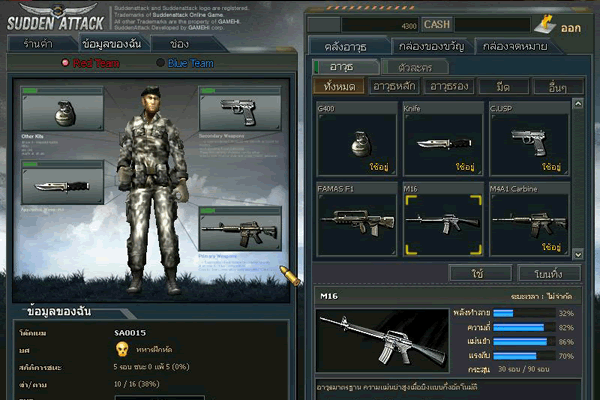This screenshot has width=600, height=400.
Task: Show all items with ทั้งหมด filter
Action: click(x=337, y=88)
